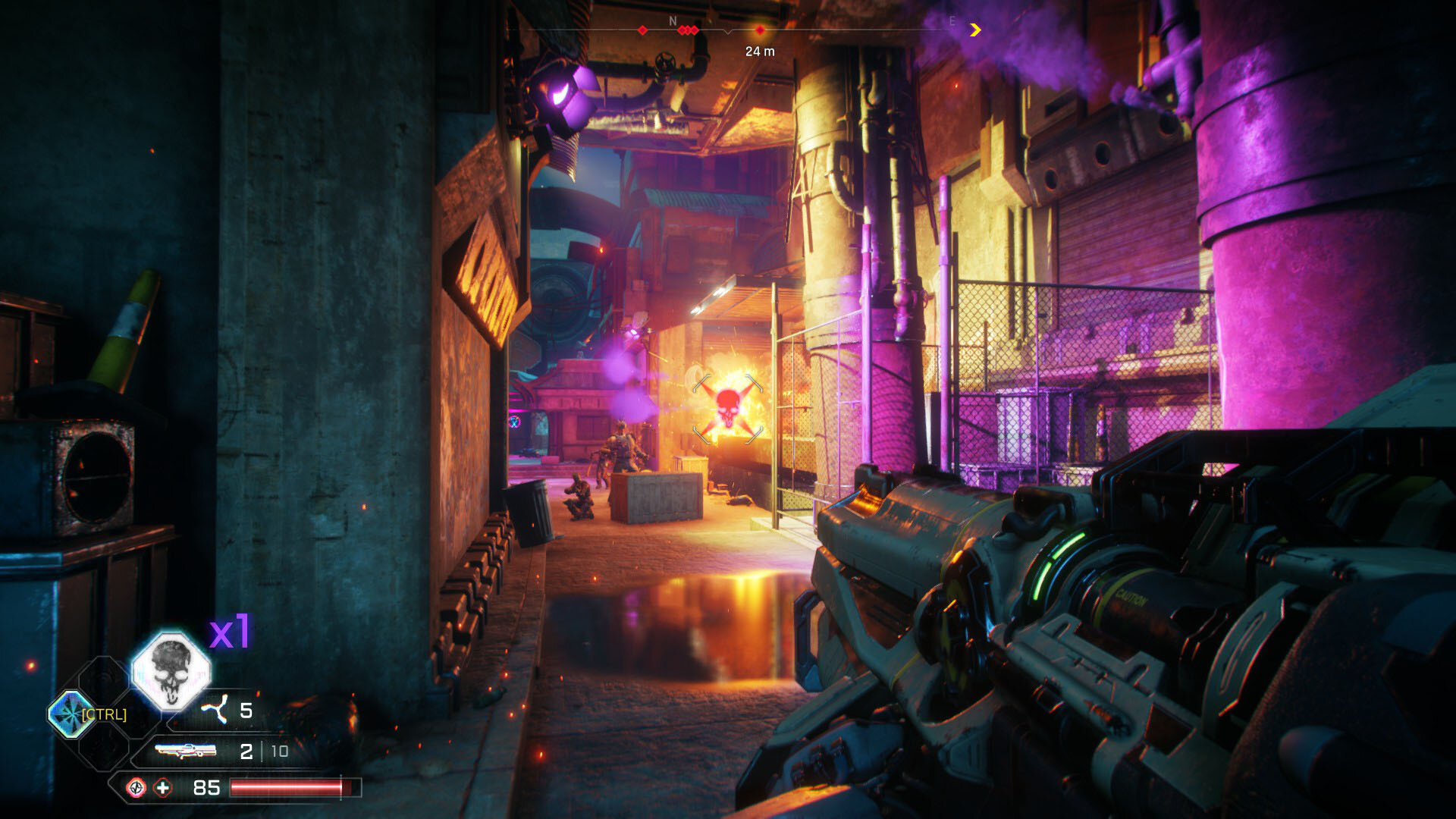Choose the equipped launcher weapon icon
The height and width of the screenshot is (819, 1456).
click(x=186, y=751)
